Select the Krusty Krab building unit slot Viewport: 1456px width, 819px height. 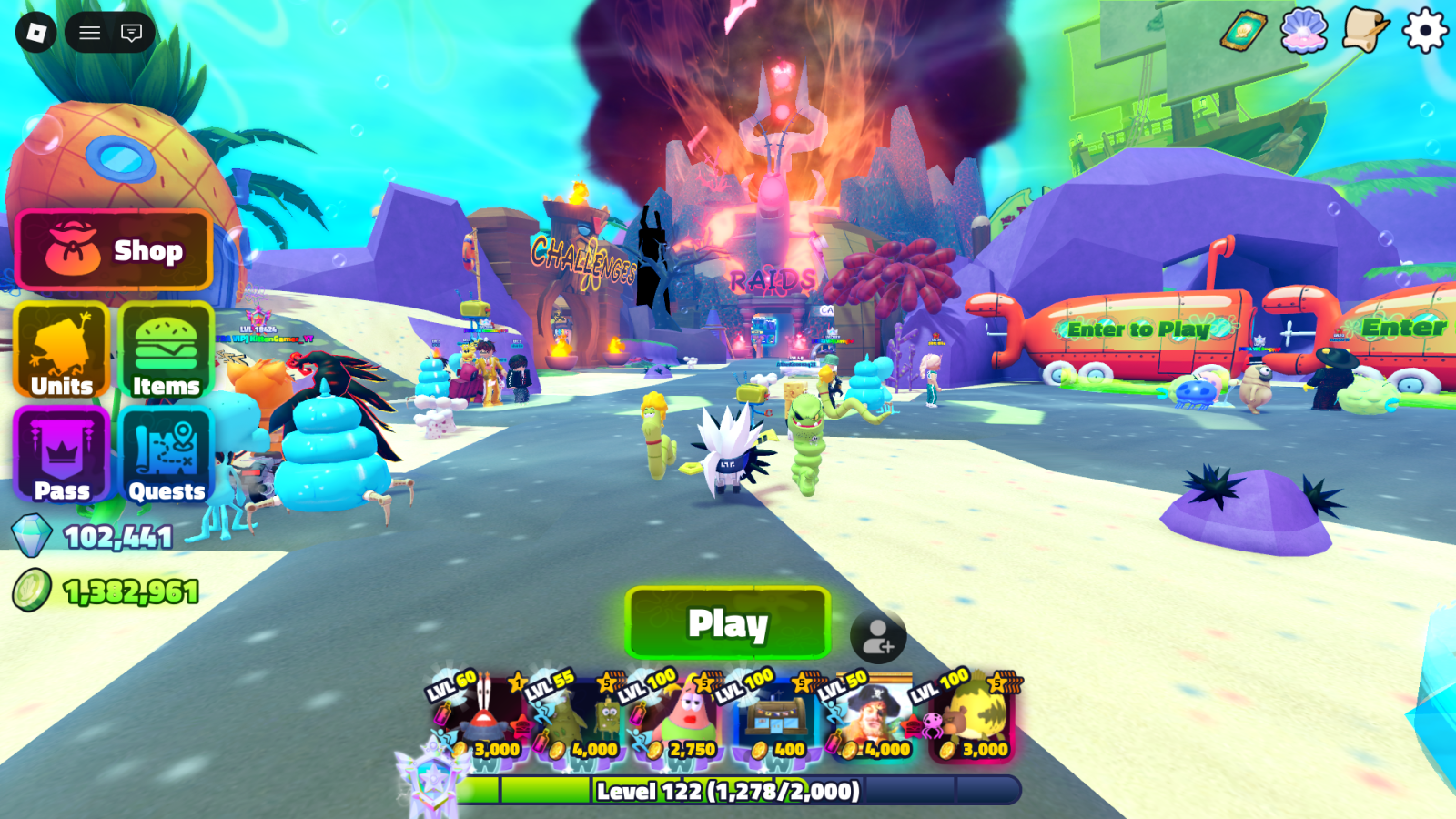(776, 719)
